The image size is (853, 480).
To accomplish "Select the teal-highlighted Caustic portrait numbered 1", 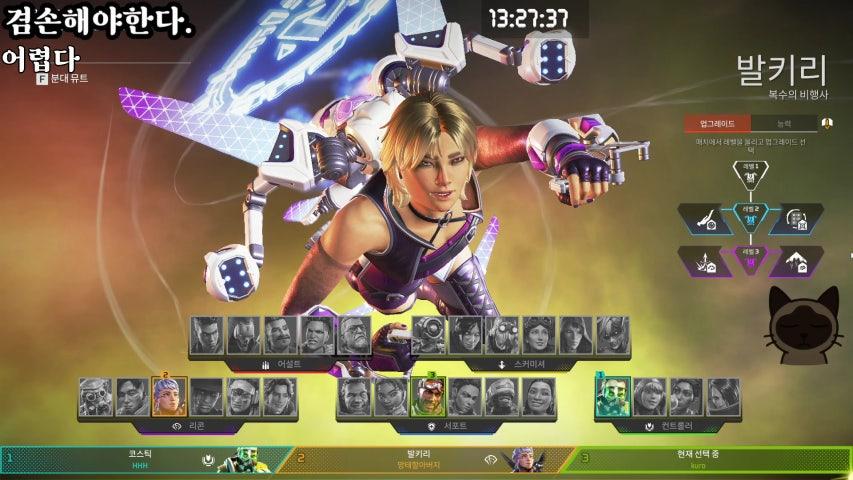I will [613, 397].
